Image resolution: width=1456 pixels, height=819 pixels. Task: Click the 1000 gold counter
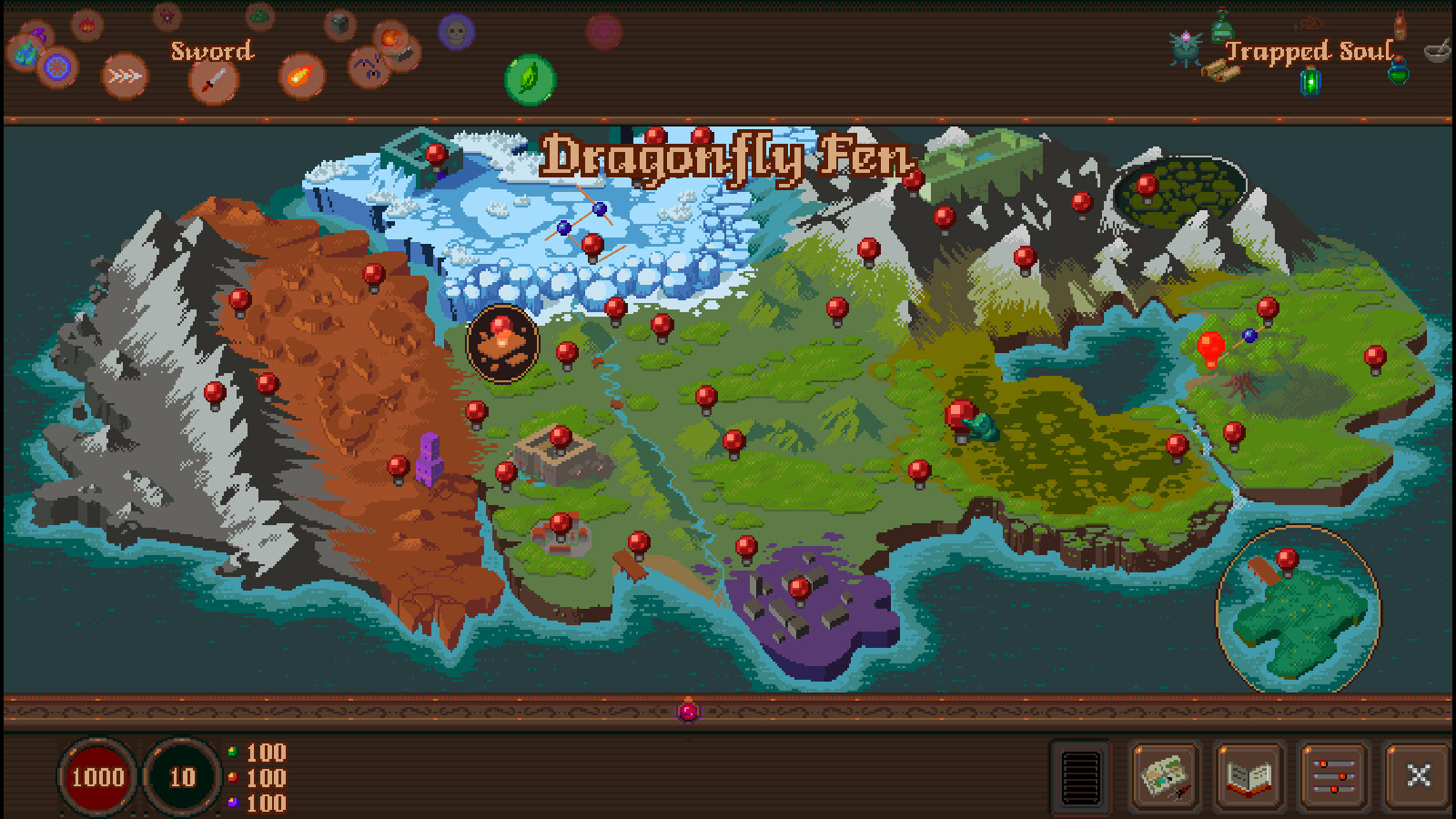[98, 777]
